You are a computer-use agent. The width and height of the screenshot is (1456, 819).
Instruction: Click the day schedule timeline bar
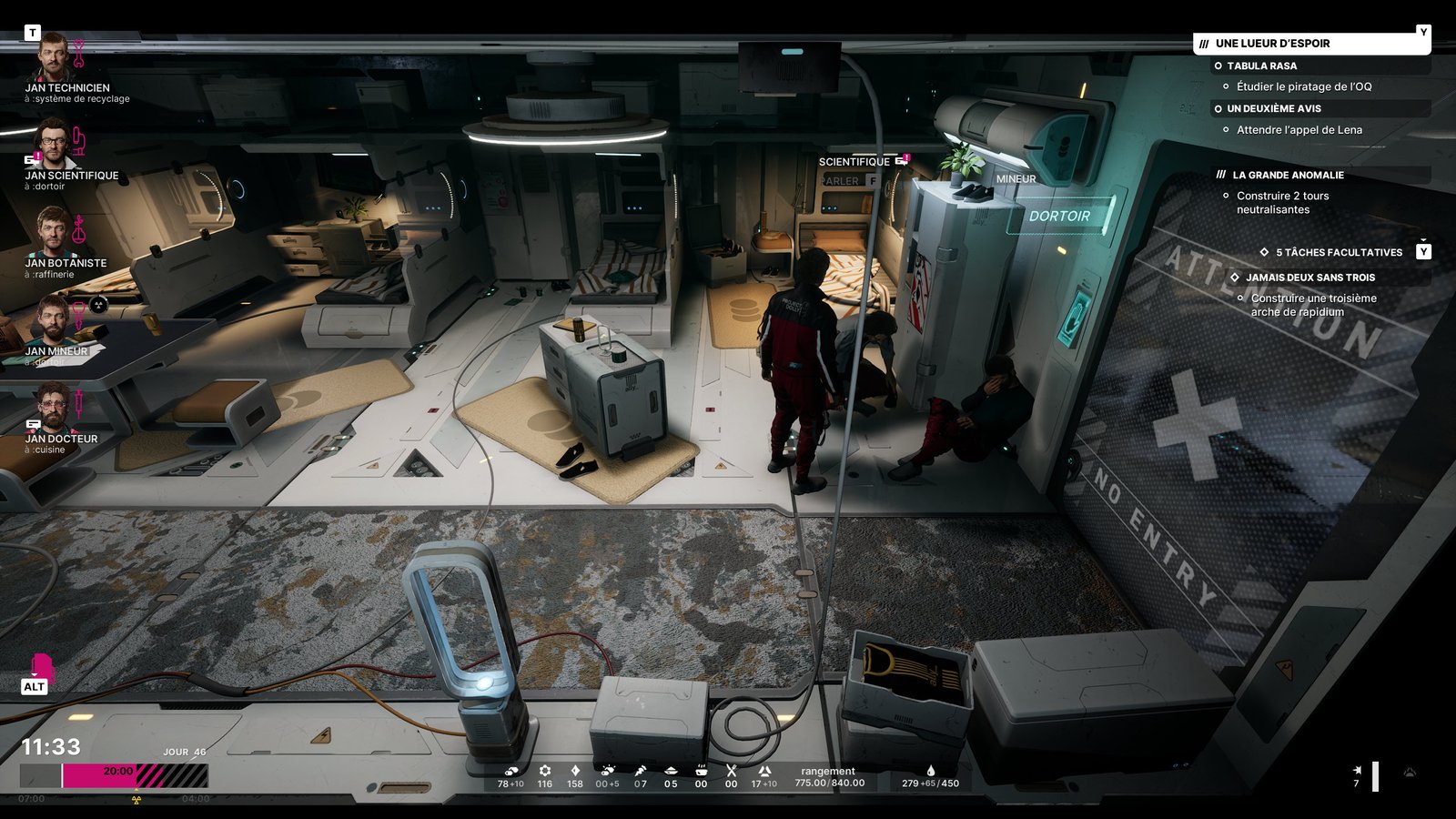click(x=115, y=775)
